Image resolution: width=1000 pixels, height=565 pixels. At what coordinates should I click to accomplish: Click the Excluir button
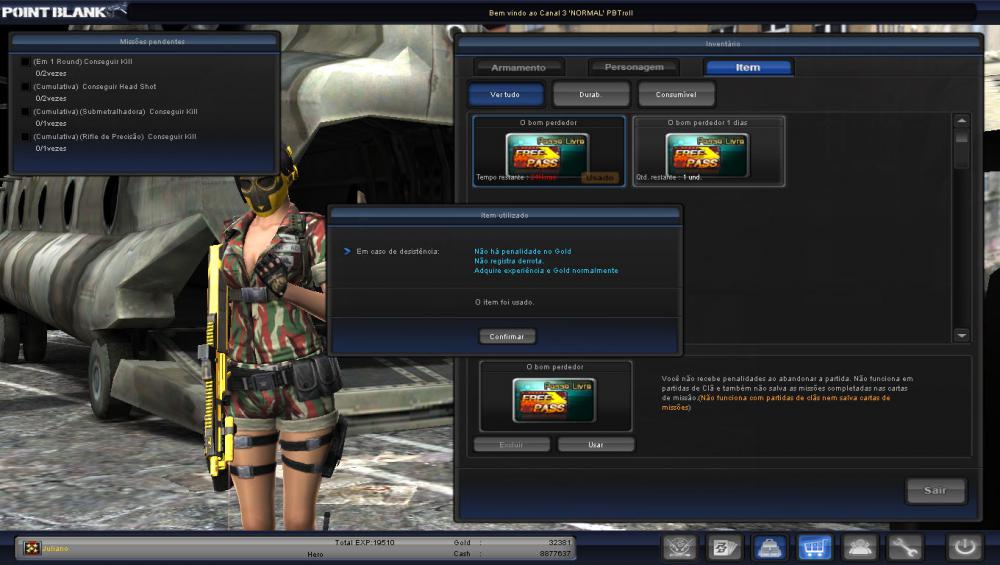[511, 444]
